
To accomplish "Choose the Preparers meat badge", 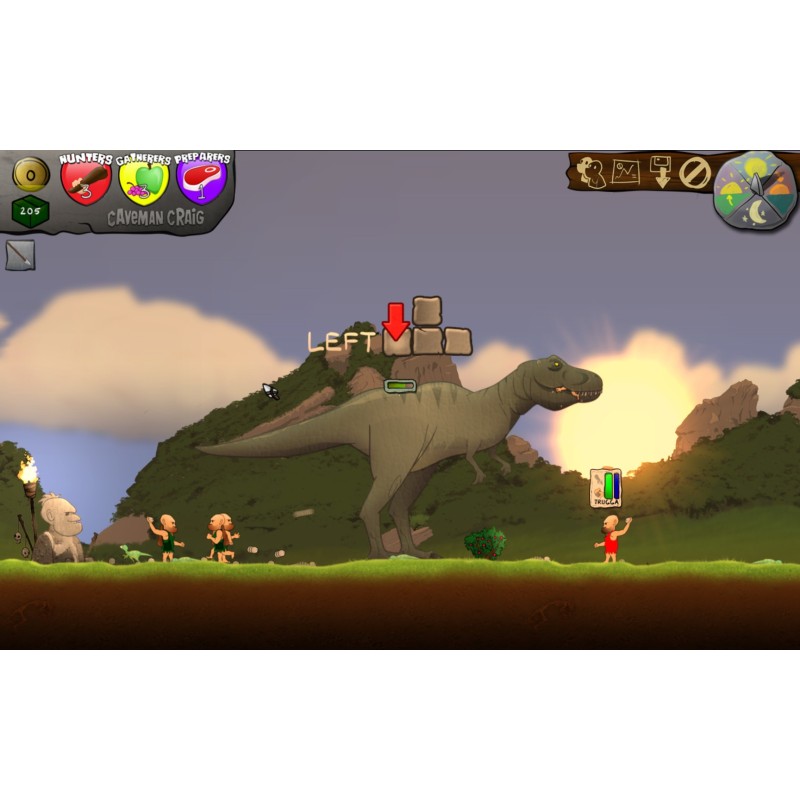I will click(202, 180).
